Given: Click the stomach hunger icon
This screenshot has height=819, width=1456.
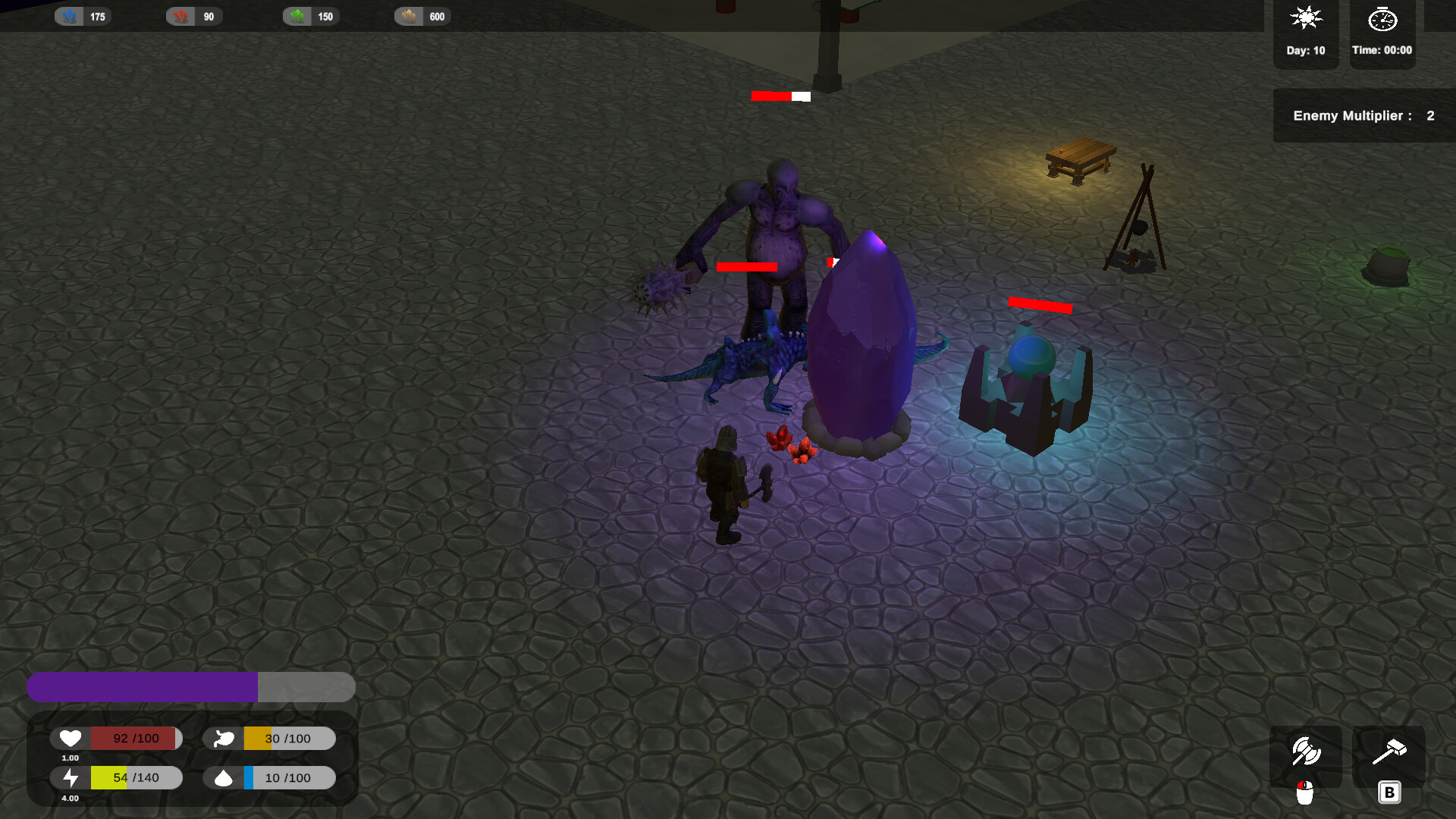Looking at the screenshot, I should coord(223,737).
